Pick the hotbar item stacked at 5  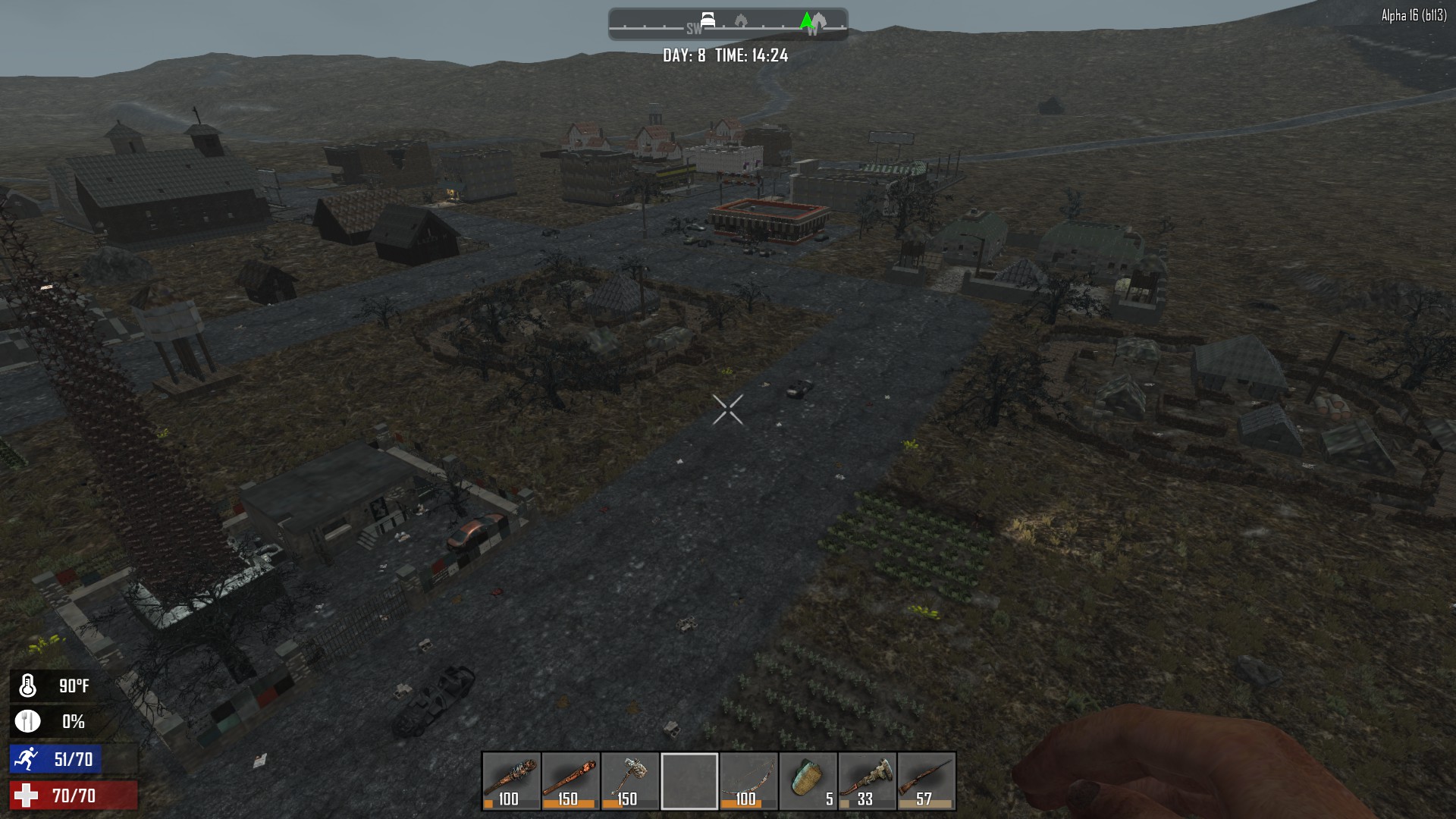click(x=807, y=781)
